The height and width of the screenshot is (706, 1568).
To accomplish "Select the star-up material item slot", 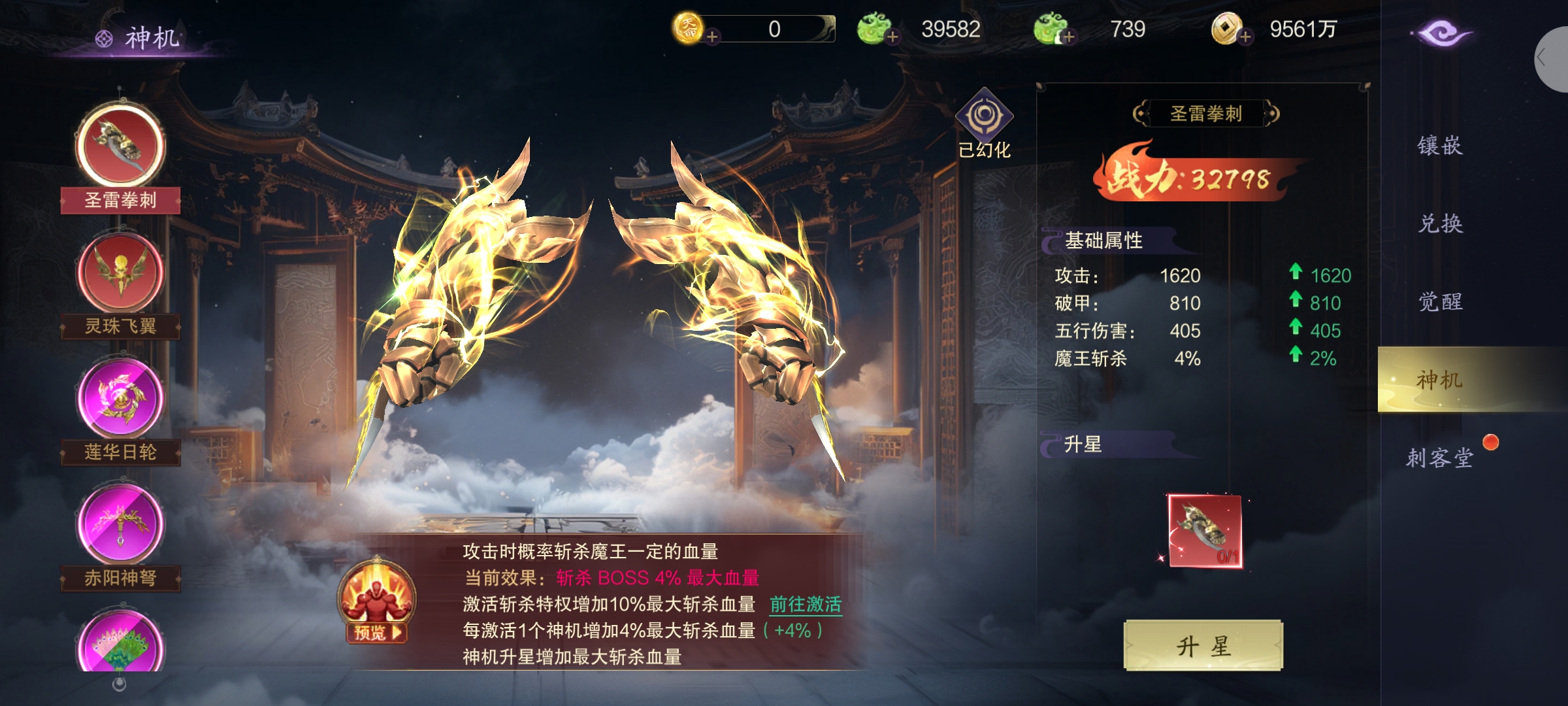I will (1205, 531).
